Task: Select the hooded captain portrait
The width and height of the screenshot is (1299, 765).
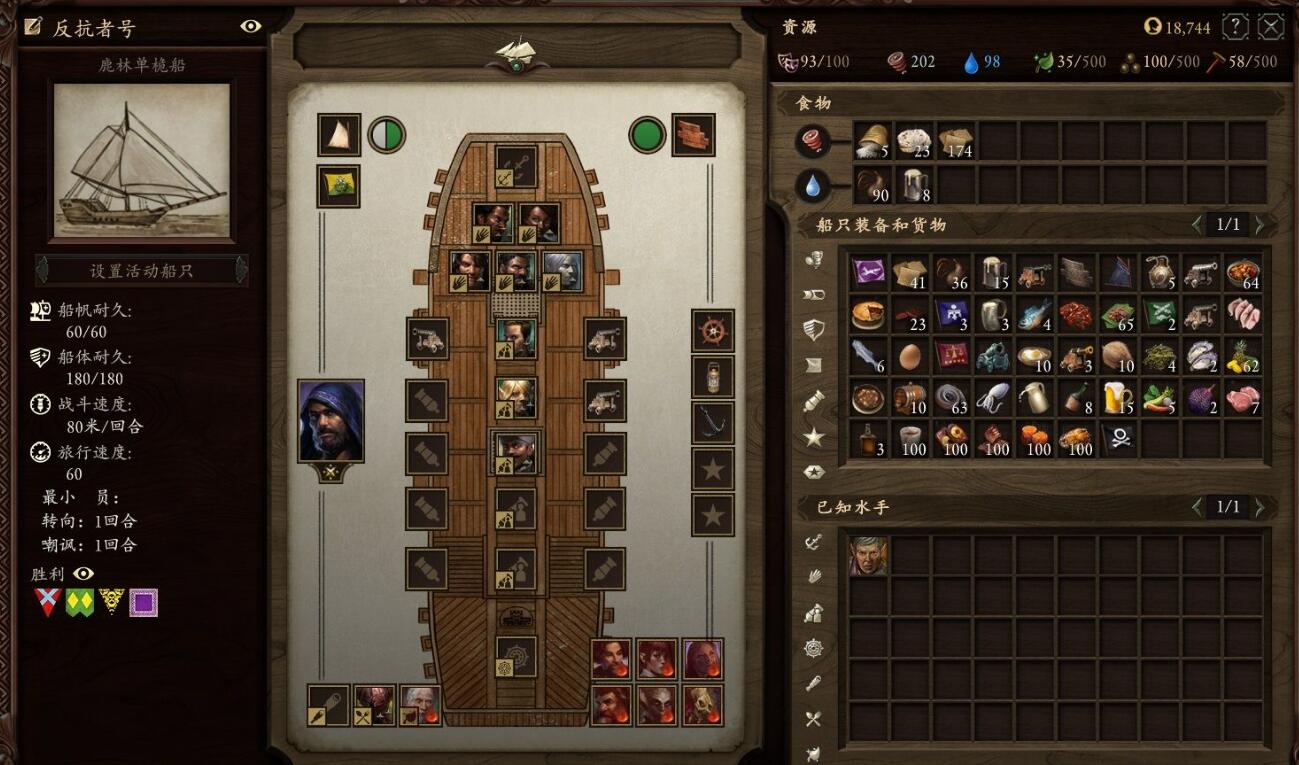Action: [331, 420]
